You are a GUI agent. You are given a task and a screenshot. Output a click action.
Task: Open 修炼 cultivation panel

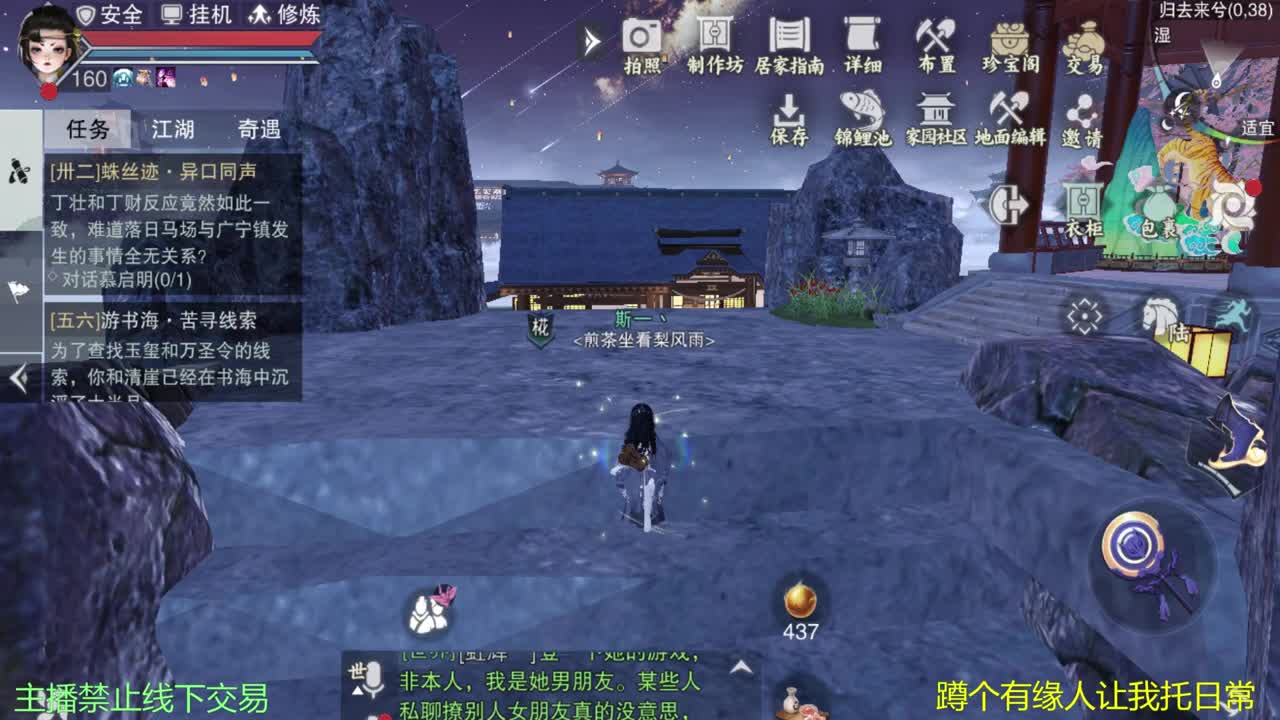[281, 15]
